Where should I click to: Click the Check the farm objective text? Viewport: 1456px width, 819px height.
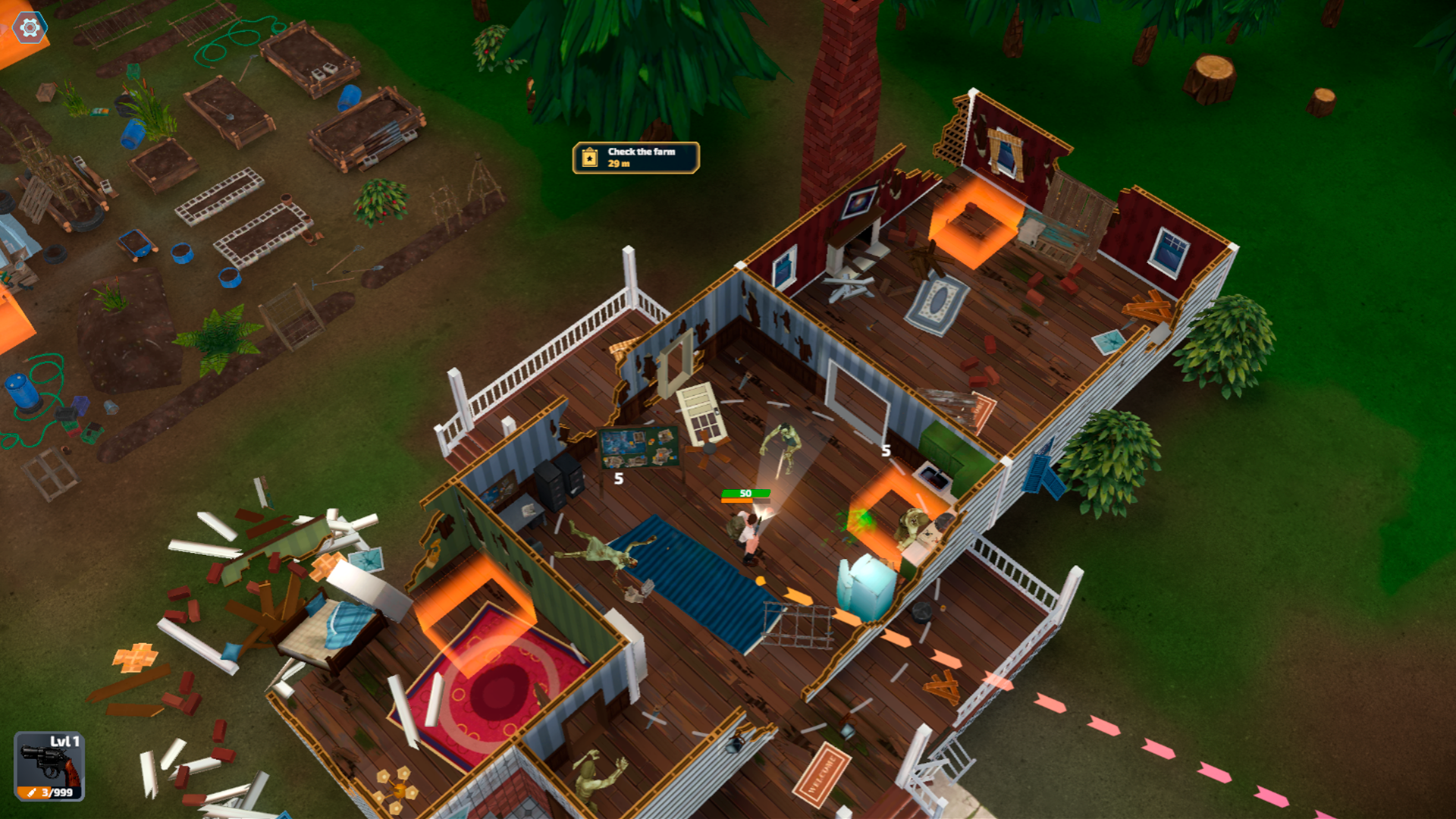(641, 150)
